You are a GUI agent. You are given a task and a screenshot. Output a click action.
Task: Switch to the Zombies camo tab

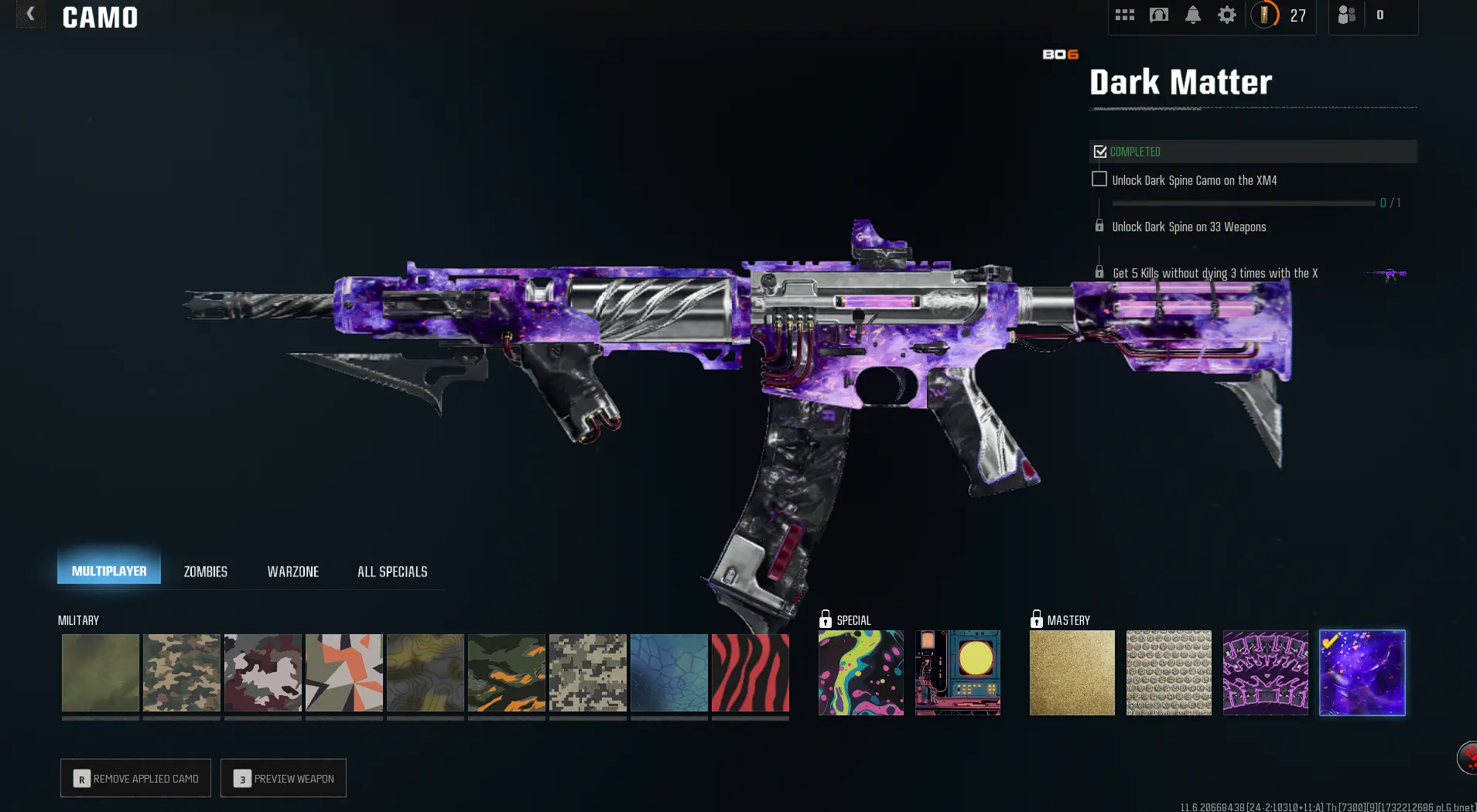tap(205, 571)
